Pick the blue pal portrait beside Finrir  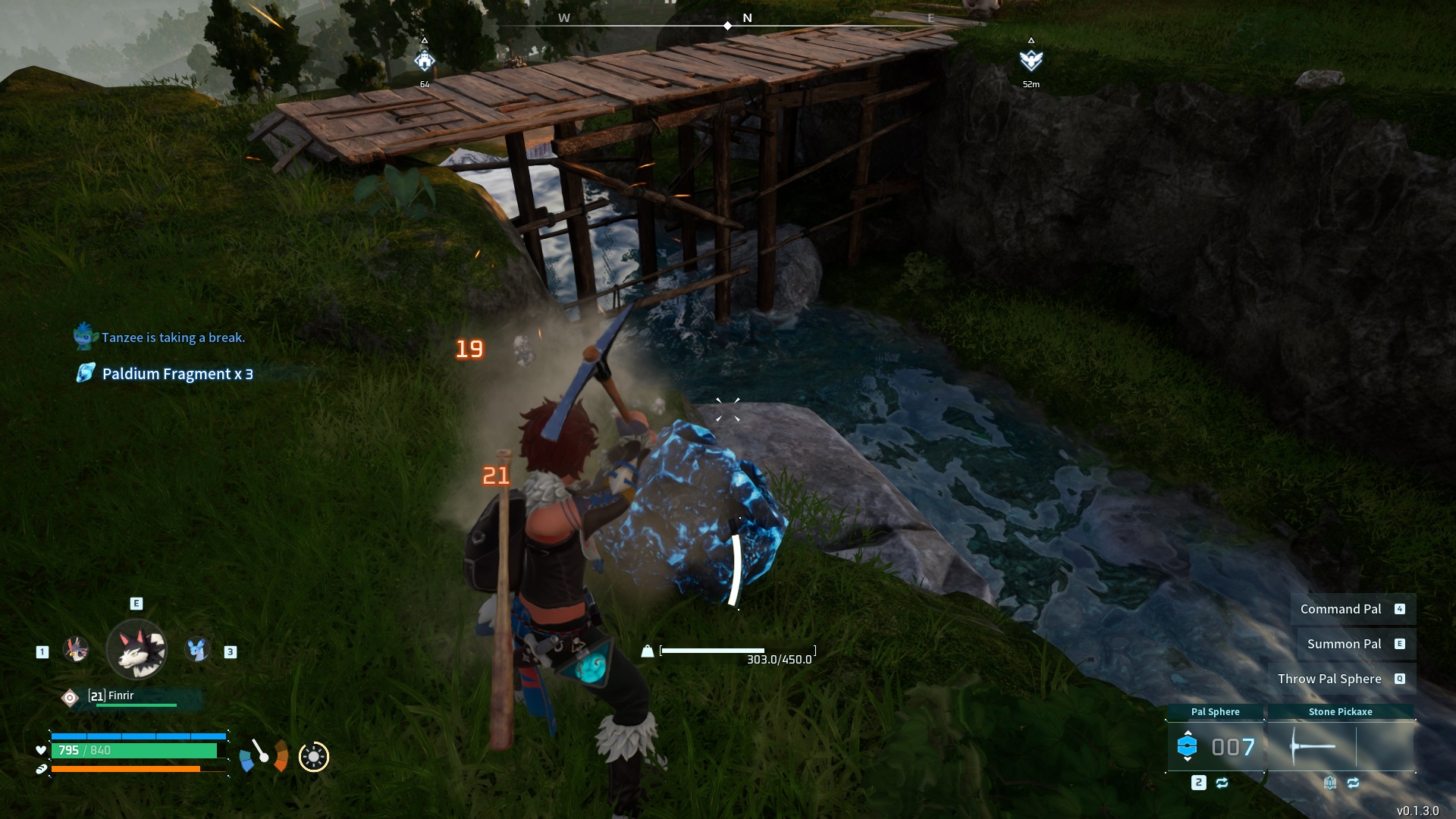(198, 650)
